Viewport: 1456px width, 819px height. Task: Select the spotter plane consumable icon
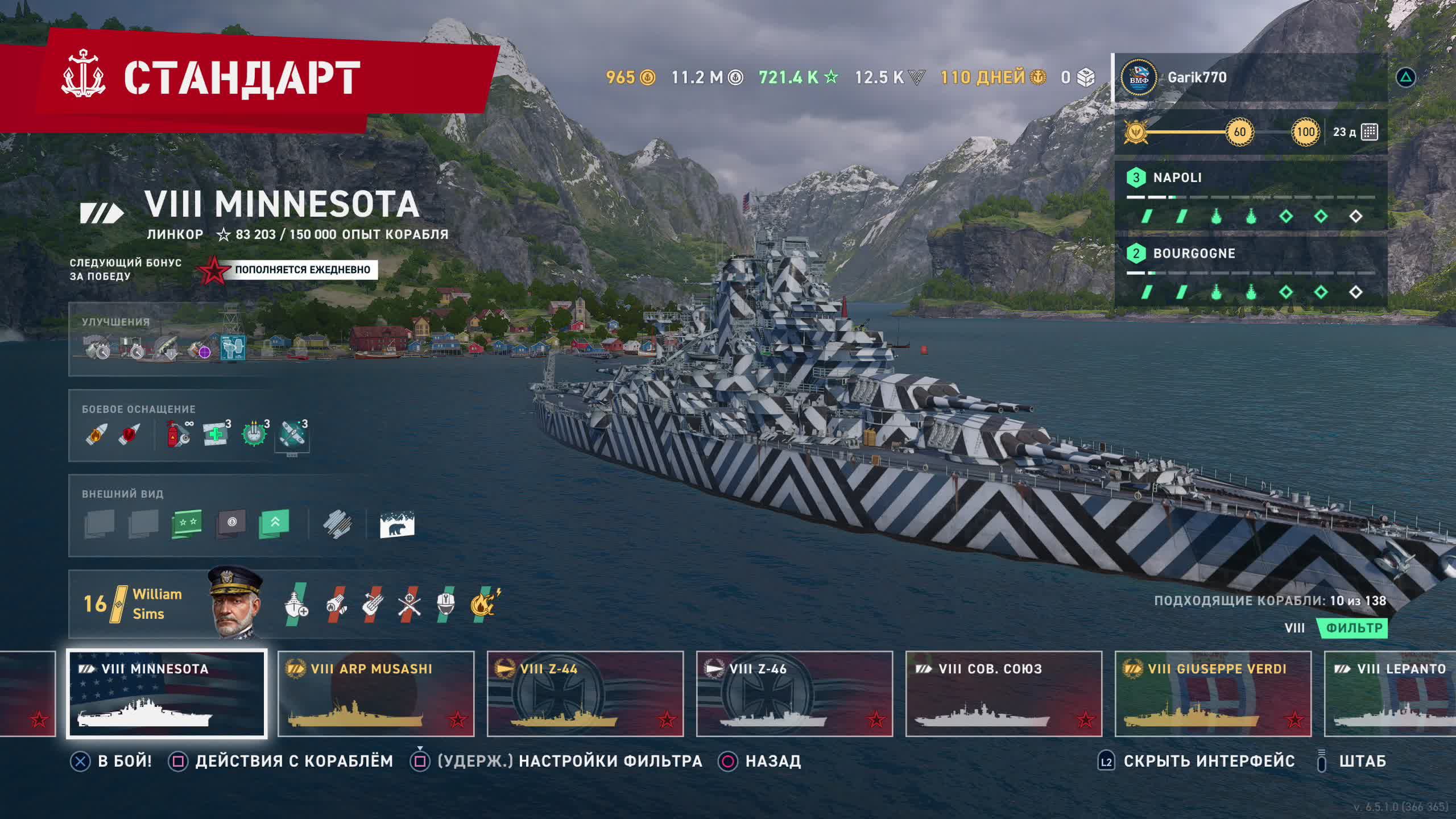292,435
